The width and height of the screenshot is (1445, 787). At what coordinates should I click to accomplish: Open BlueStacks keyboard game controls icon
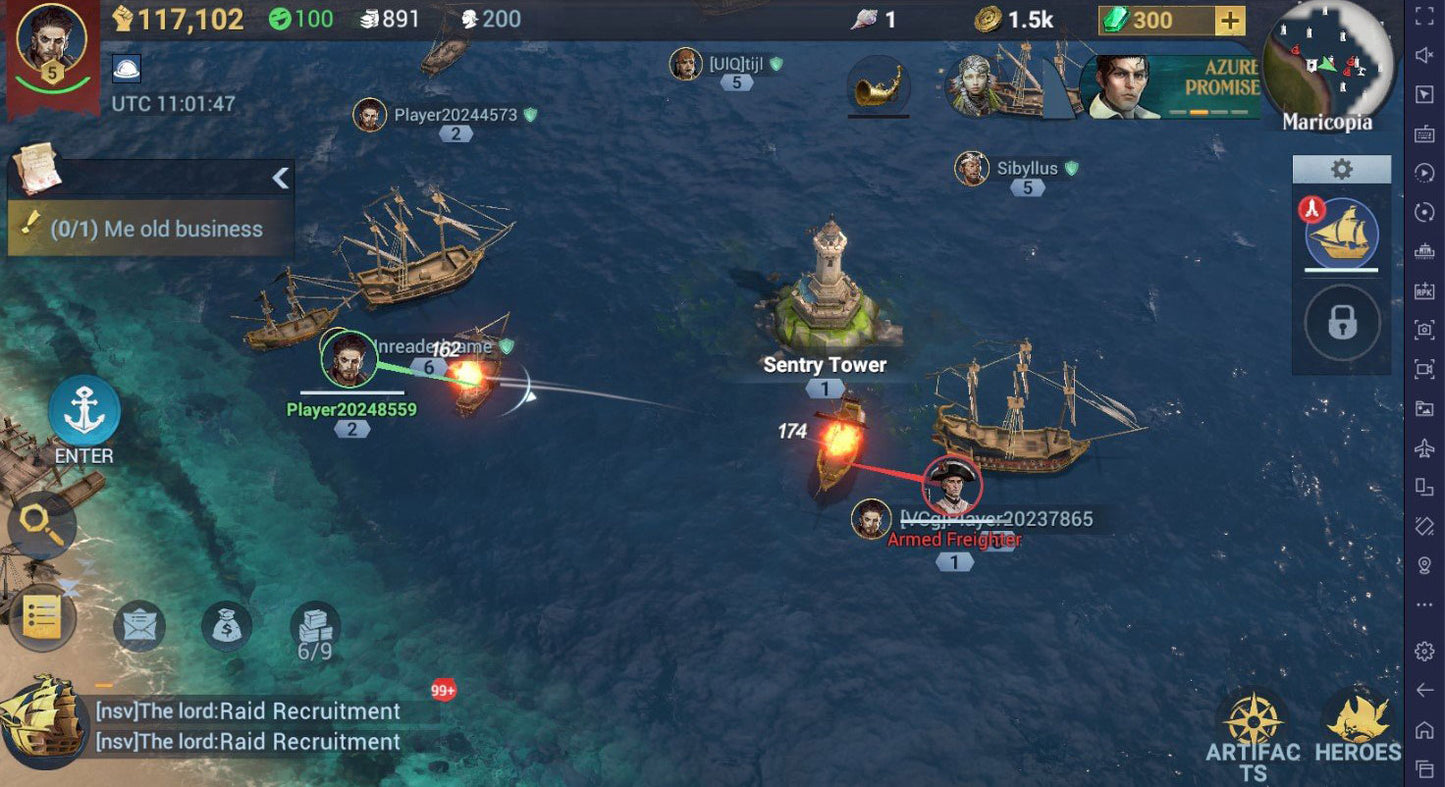[1423, 133]
